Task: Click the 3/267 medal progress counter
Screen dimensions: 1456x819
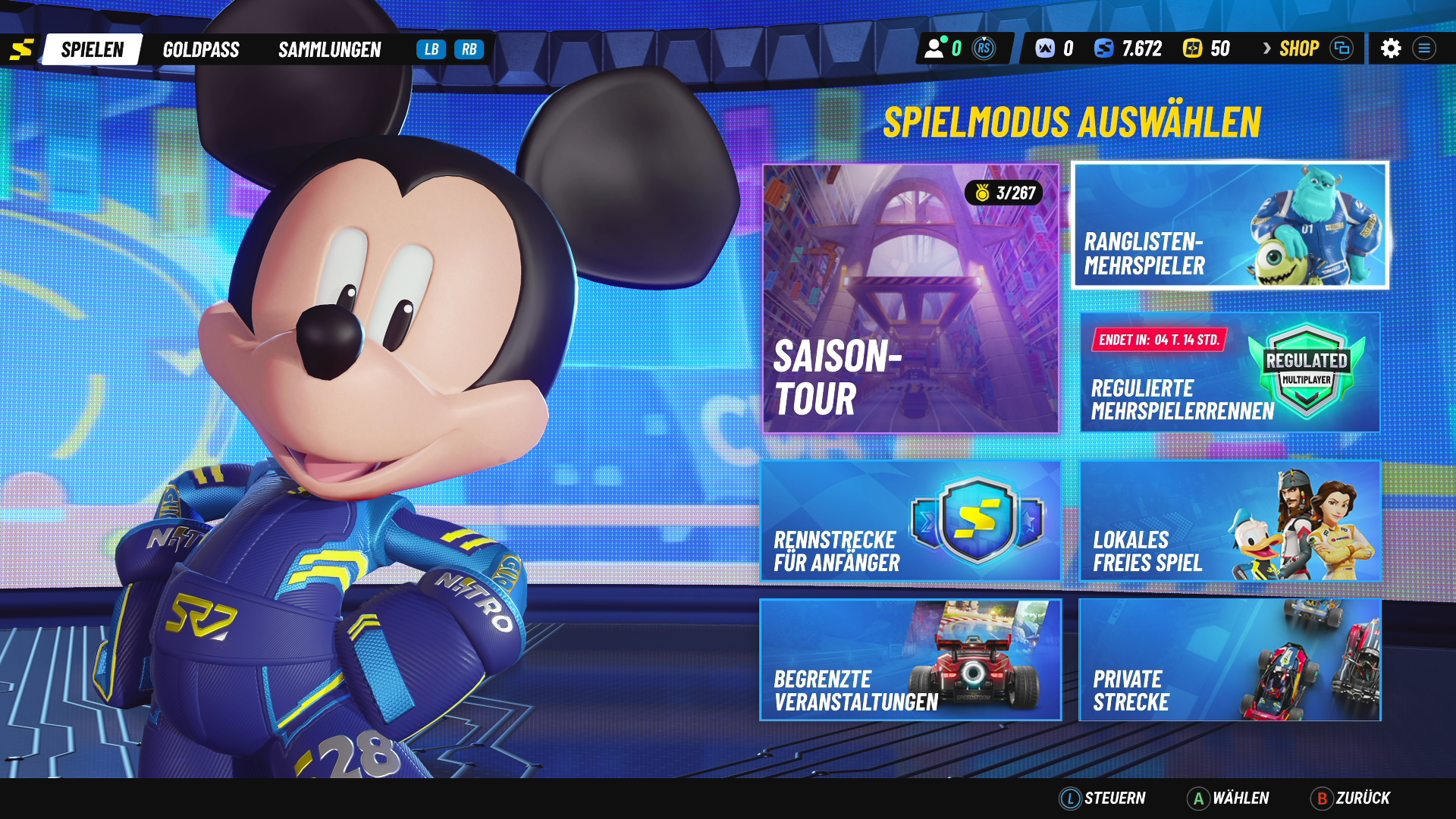Action: click(x=1005, y=193)
